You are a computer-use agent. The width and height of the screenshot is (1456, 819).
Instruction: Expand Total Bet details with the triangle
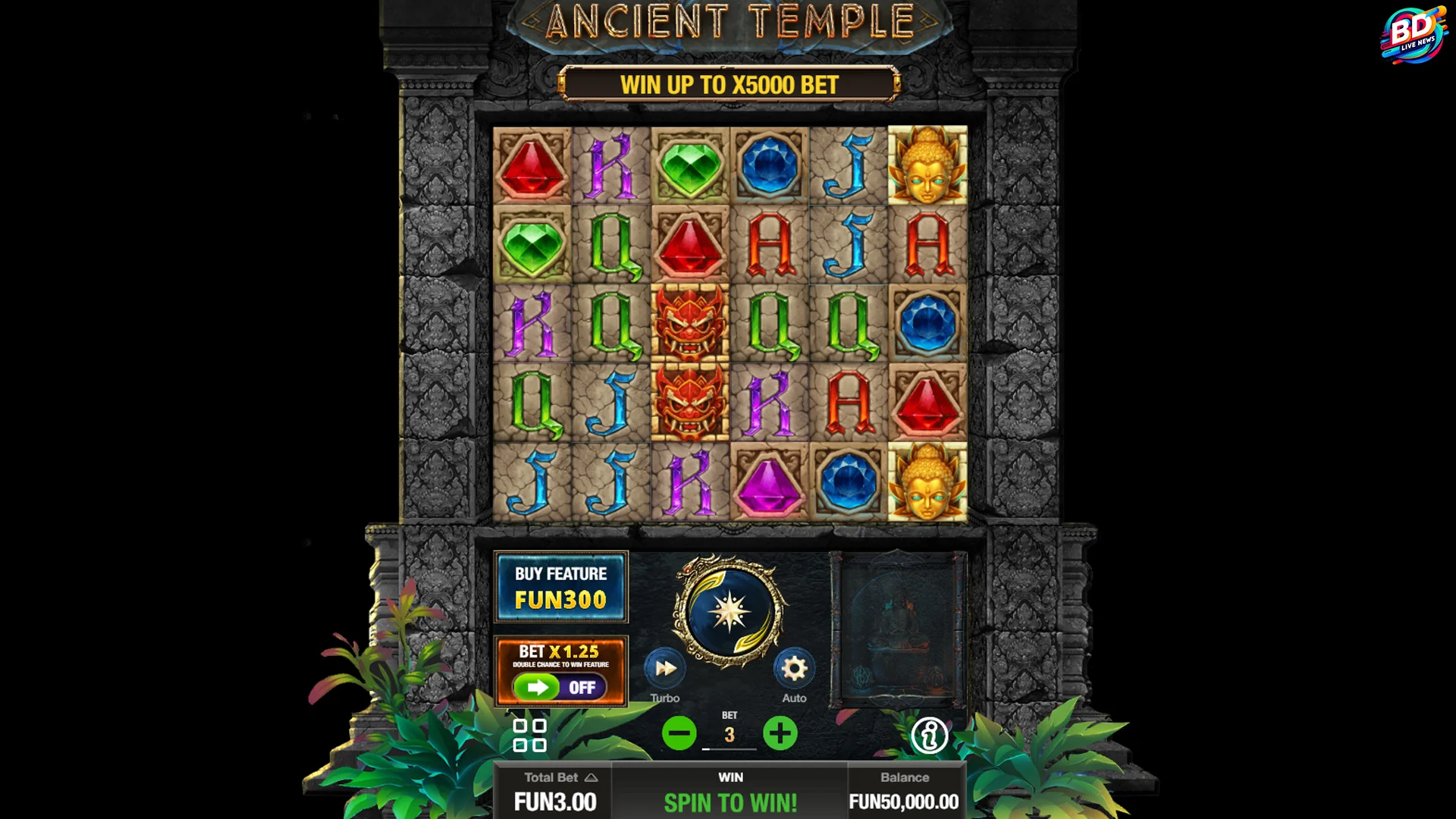click(592, 777)
